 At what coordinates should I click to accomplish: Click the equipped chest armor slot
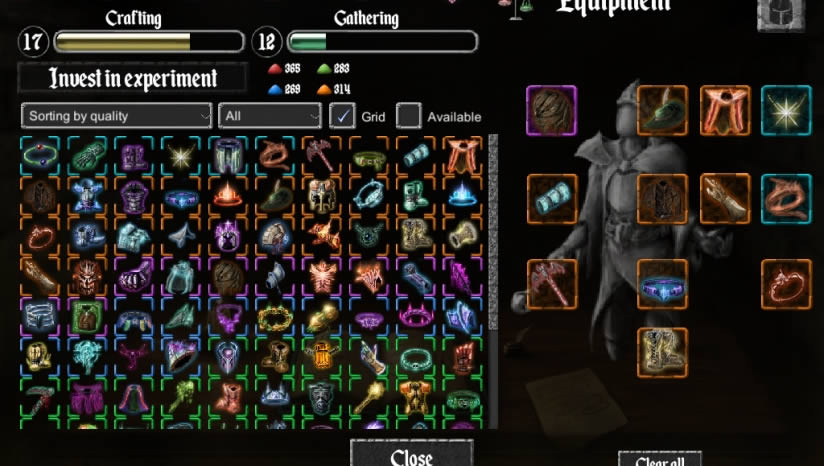(662, 199)
